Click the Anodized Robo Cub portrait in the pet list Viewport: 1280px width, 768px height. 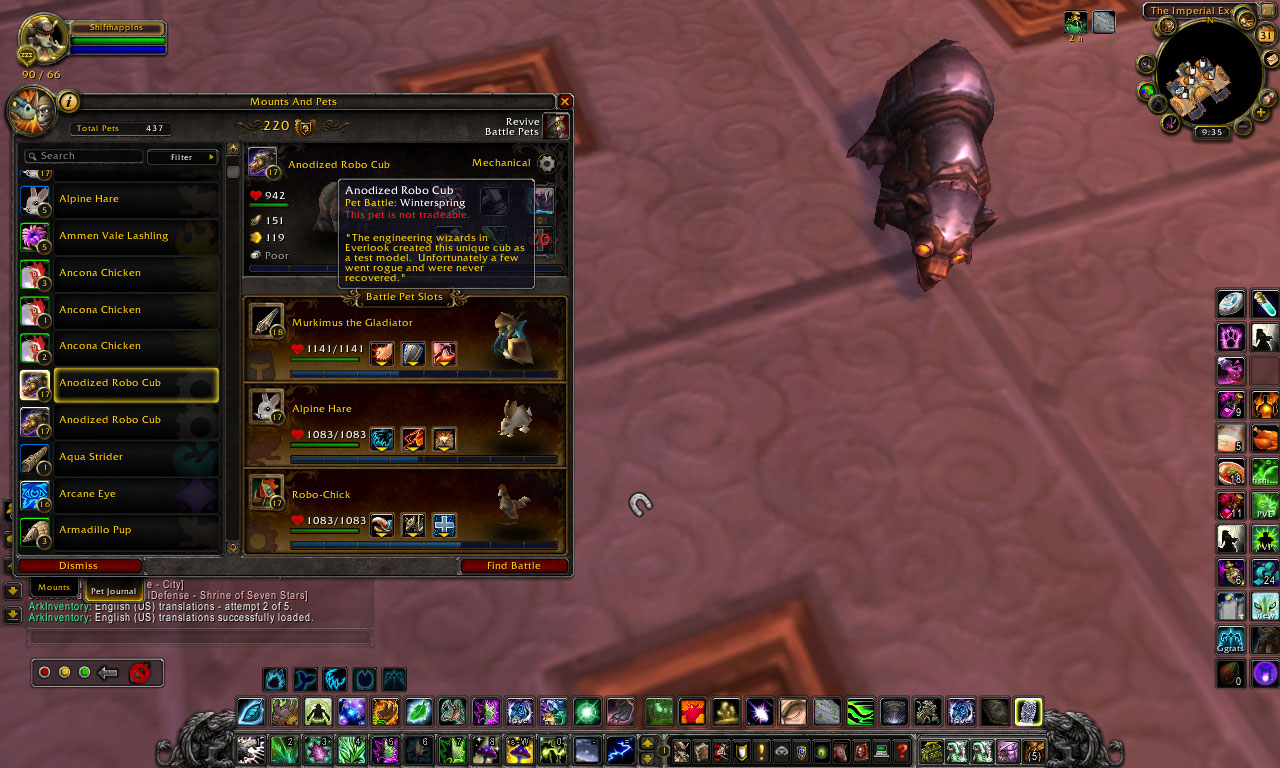(35, 384)
